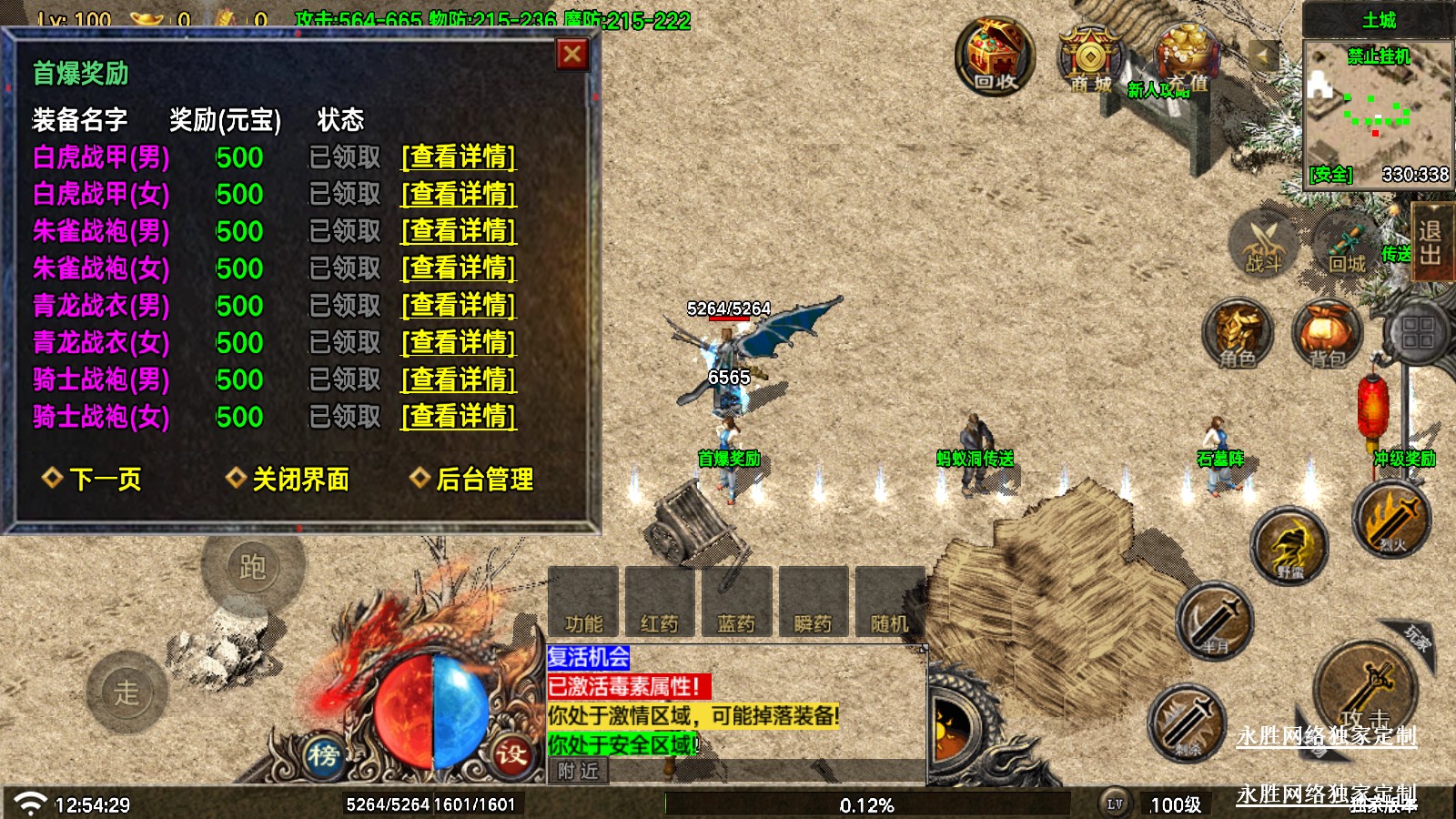Open the 榜 ranking button
The width and height of the screenshot is (1456, 819).
(323, 754)
